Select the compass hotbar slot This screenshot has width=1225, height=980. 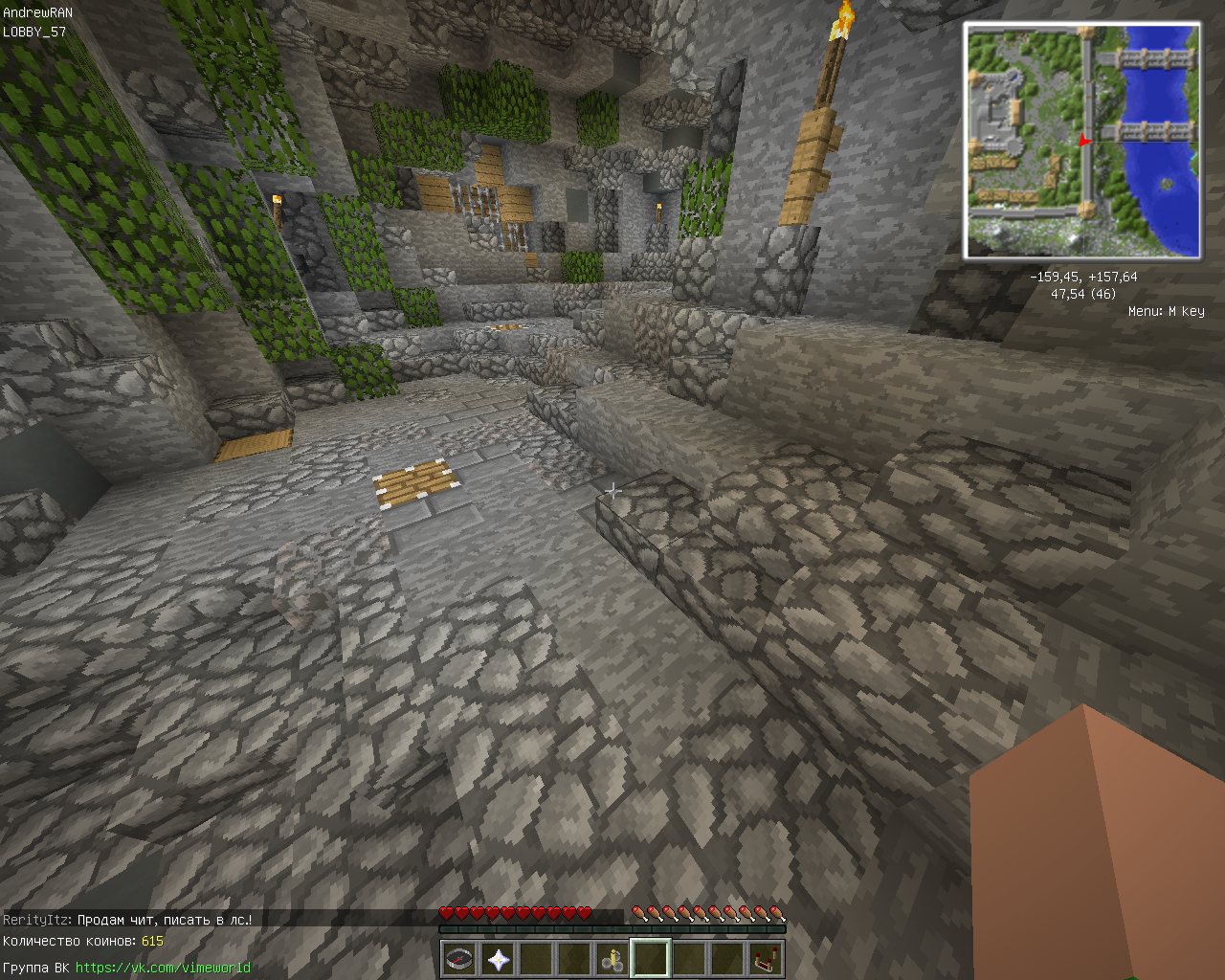(x=459, y=959)
